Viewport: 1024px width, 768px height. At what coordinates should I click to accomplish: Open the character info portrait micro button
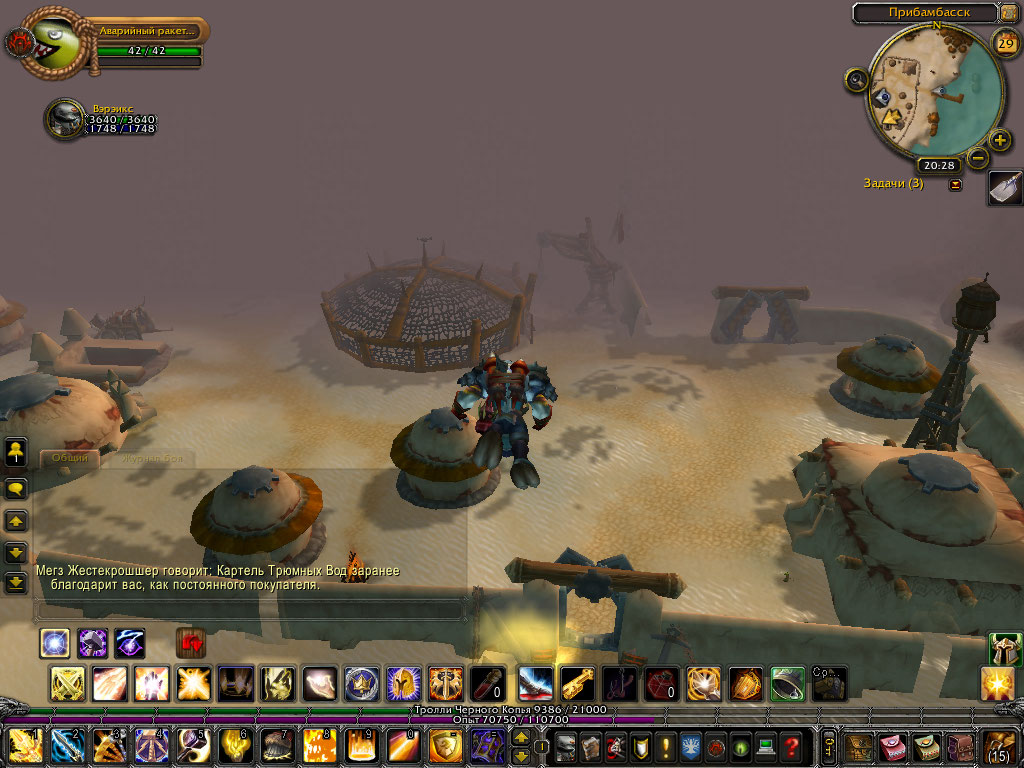click(x=568, y=746)
